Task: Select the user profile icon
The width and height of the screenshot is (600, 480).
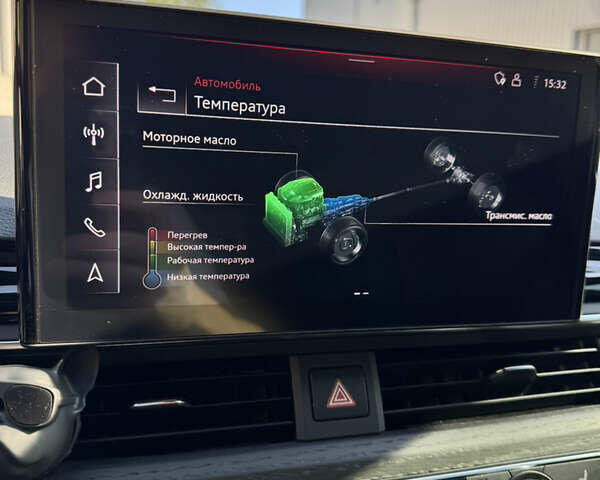Action: coord(516,80)
